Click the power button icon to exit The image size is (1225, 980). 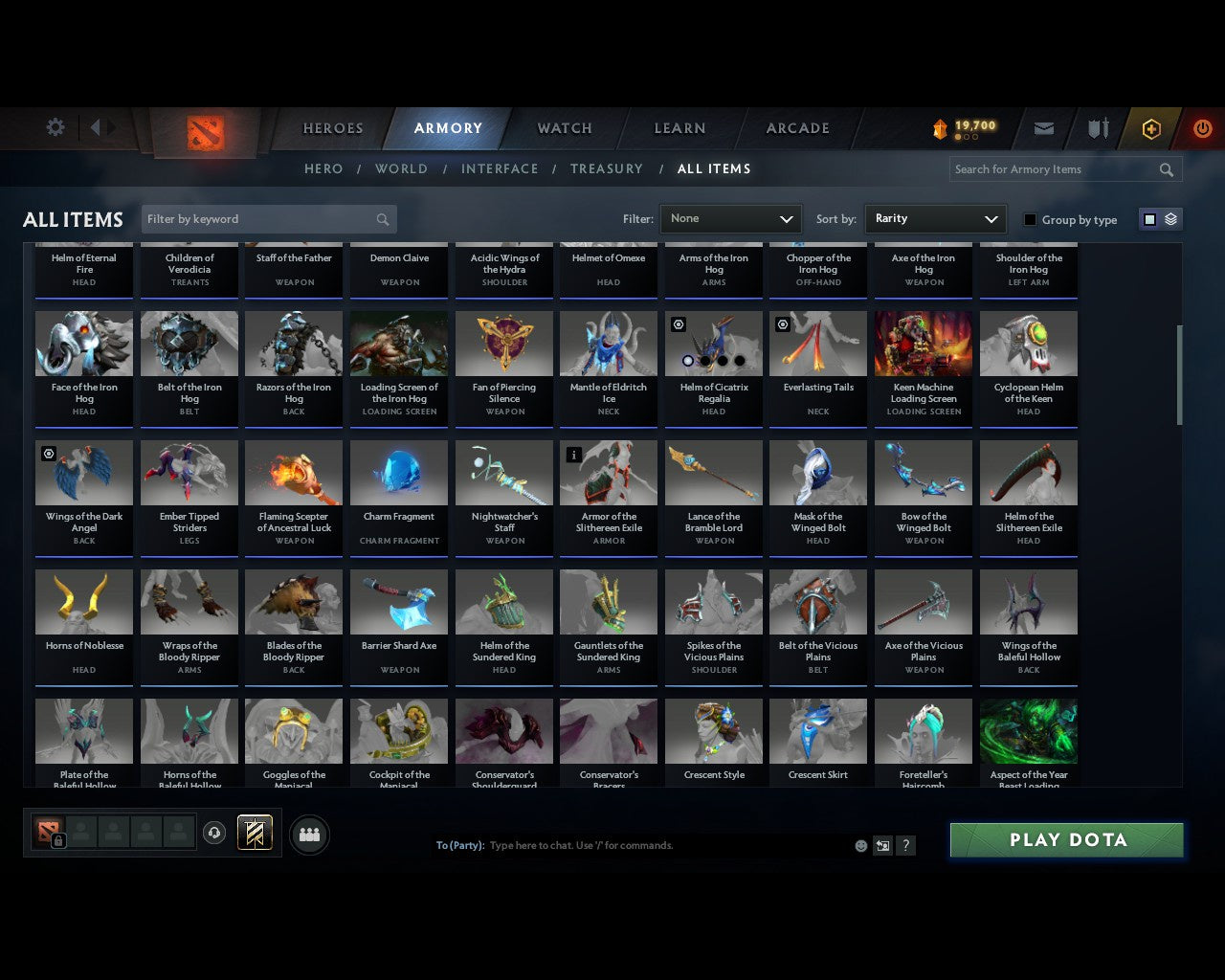coord(1202,127)
